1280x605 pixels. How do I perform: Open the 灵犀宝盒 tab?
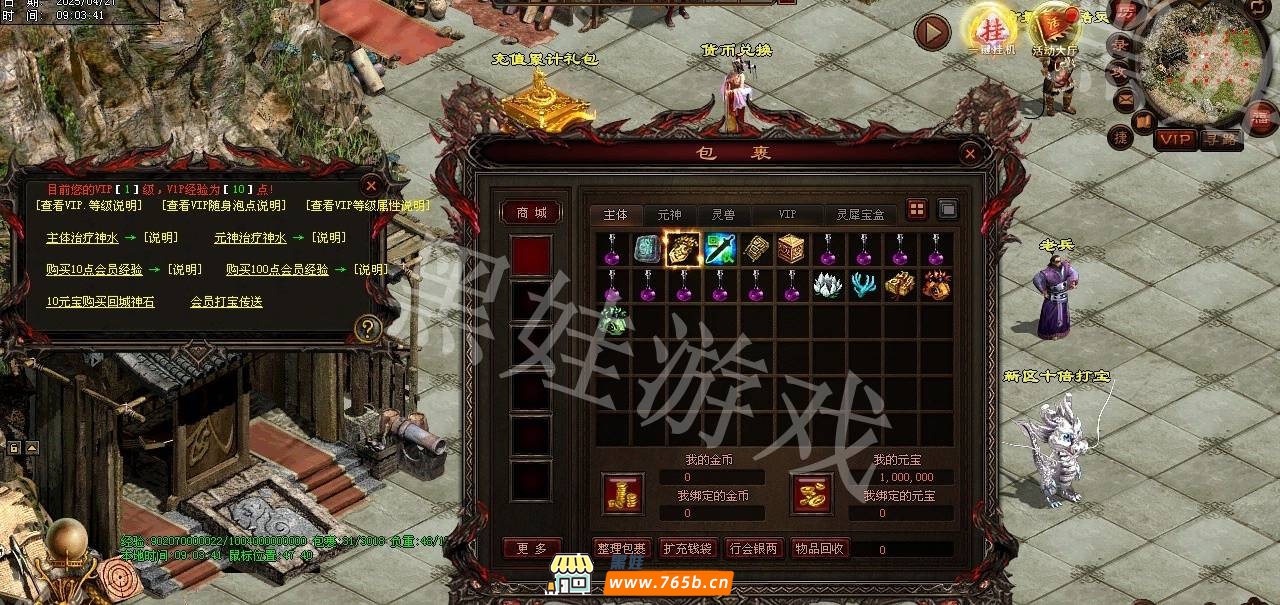click(860, 215)
